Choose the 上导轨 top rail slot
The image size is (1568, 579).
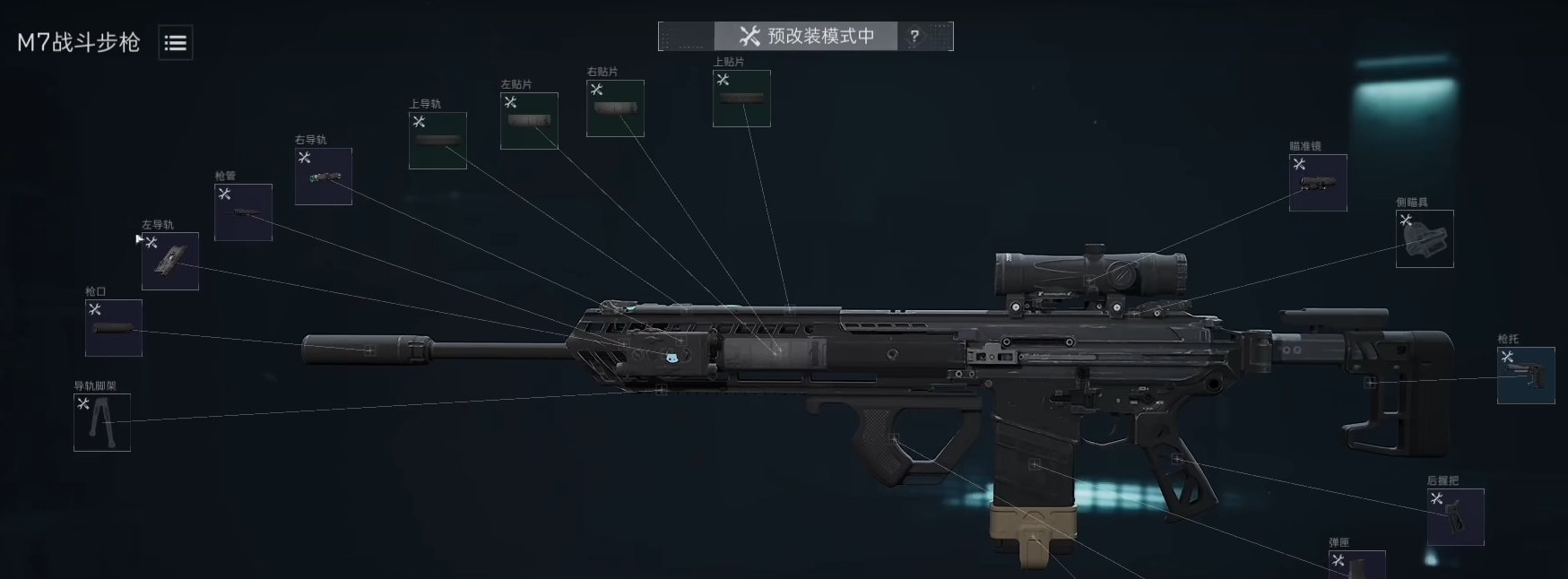click(x=437, y=141)
